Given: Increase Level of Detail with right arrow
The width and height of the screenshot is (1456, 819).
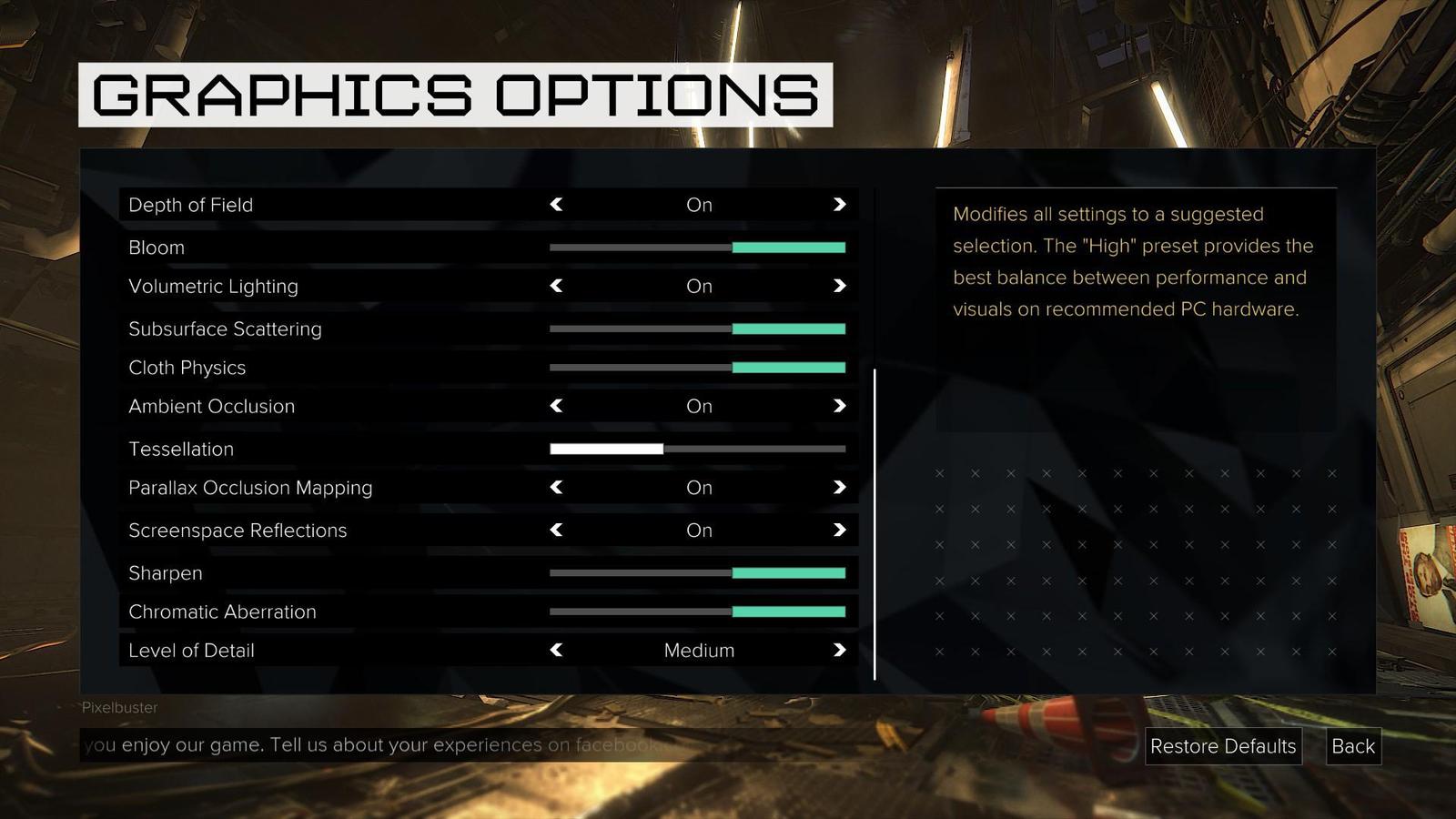Looking at the screenshot, I should coord(839,651).
